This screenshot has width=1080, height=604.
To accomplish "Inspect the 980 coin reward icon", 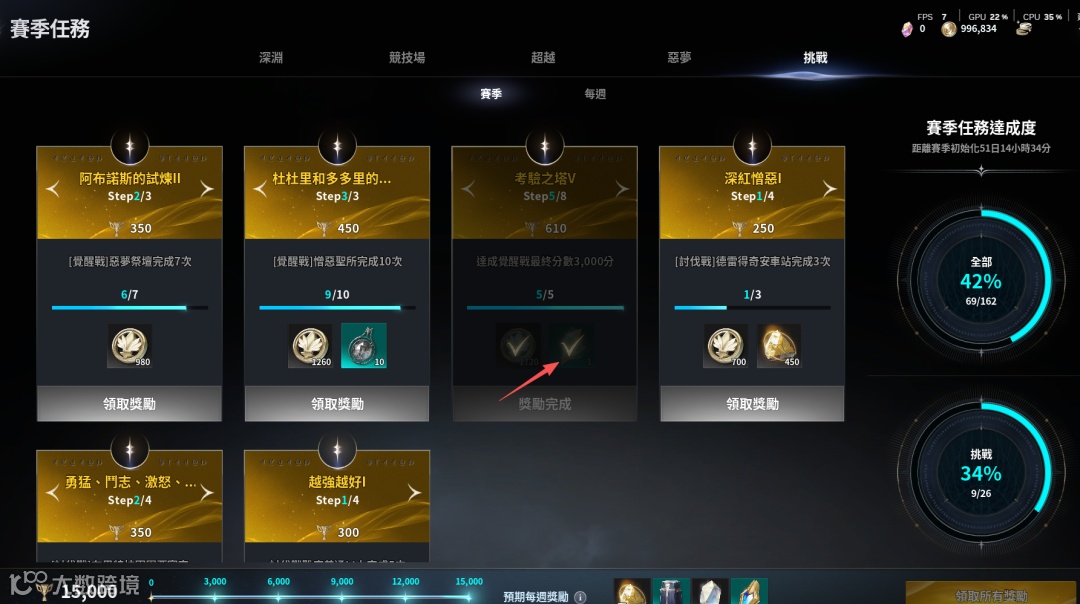I will (x=129, y=345).
